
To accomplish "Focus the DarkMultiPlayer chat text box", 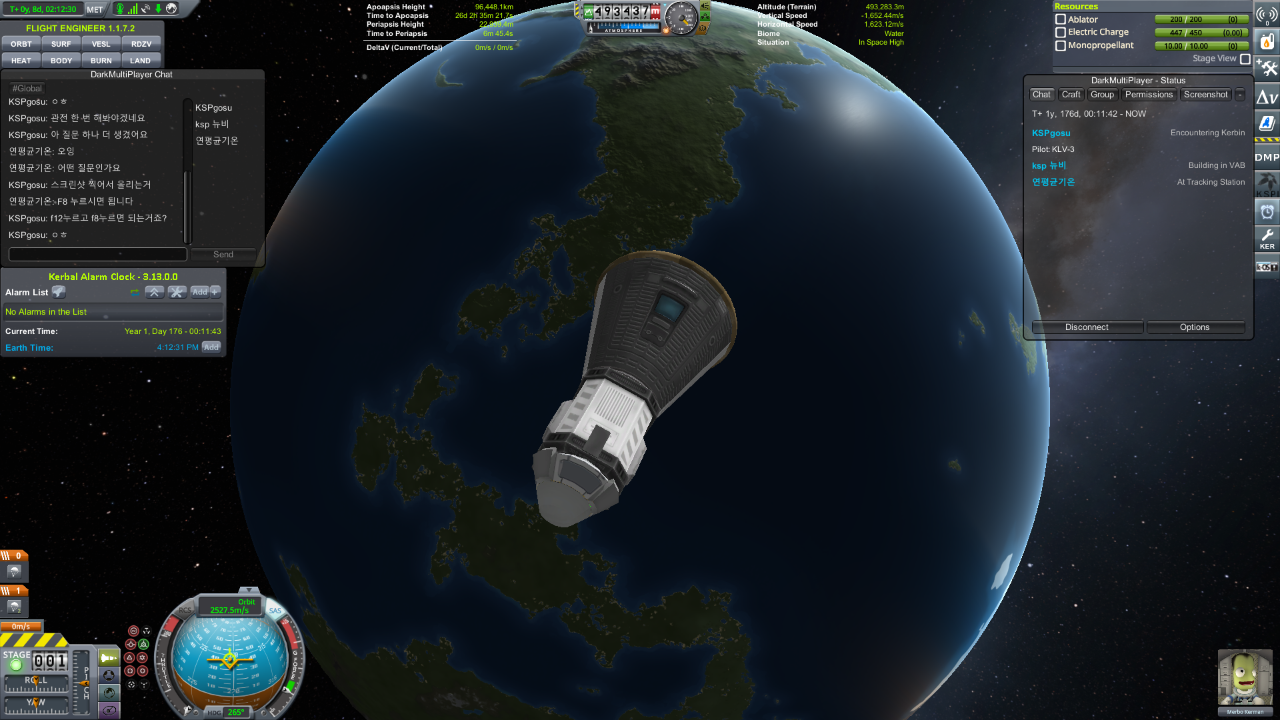I will pos(97,254).
